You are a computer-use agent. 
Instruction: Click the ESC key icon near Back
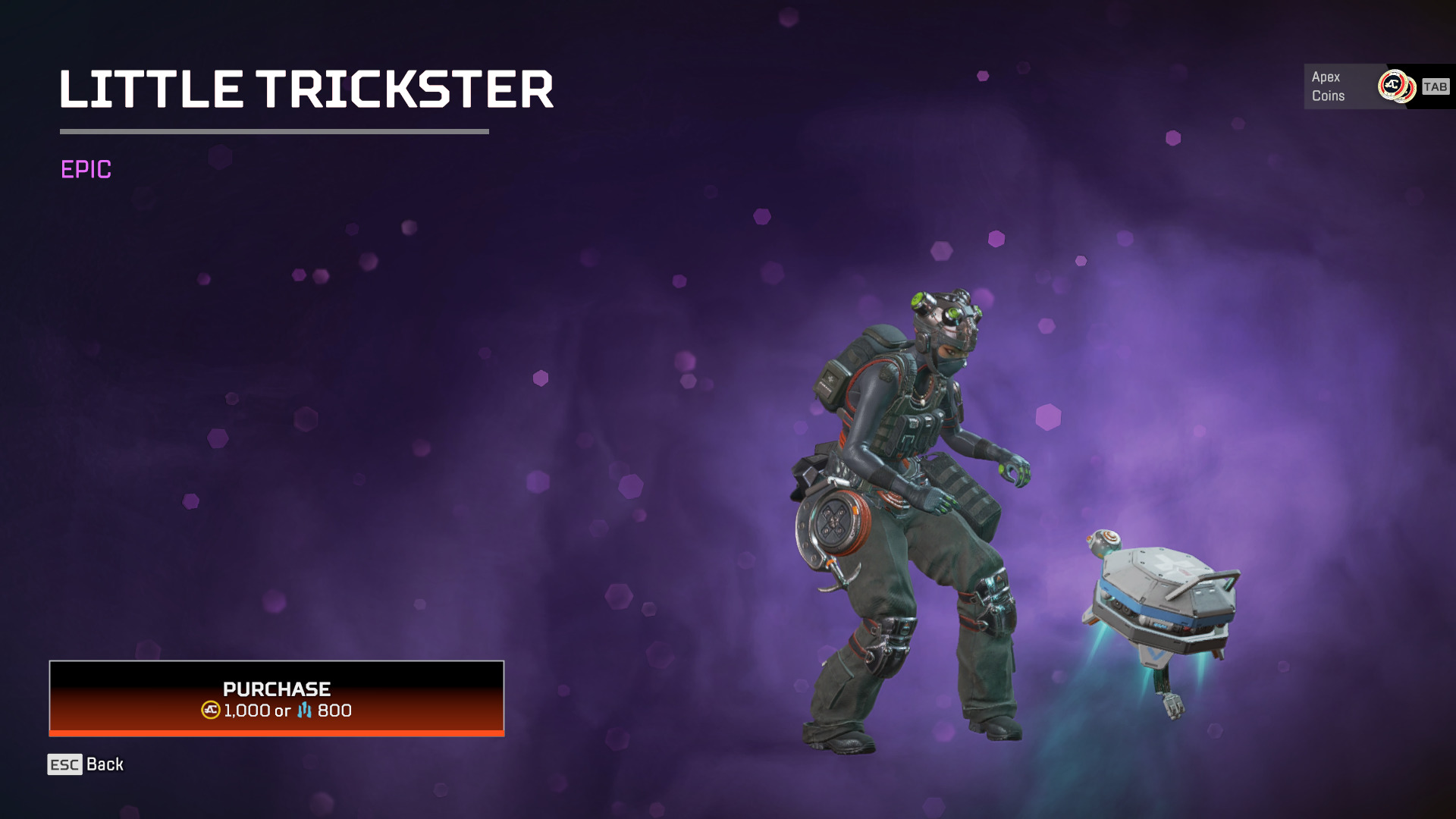click(x=64, y=765)
